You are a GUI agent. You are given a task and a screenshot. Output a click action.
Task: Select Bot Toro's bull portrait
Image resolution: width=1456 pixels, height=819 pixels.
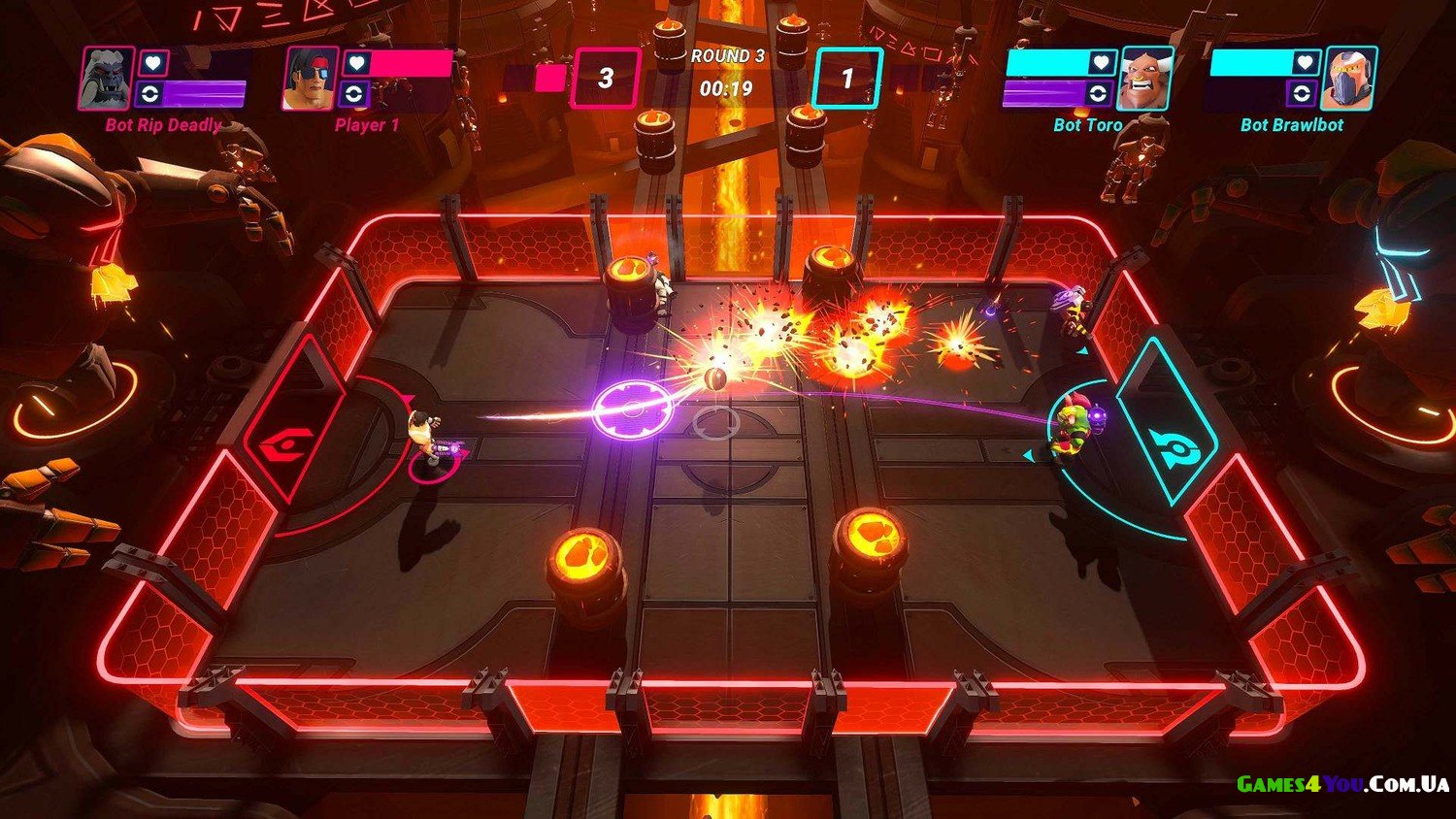click(x=1144, y=79)
